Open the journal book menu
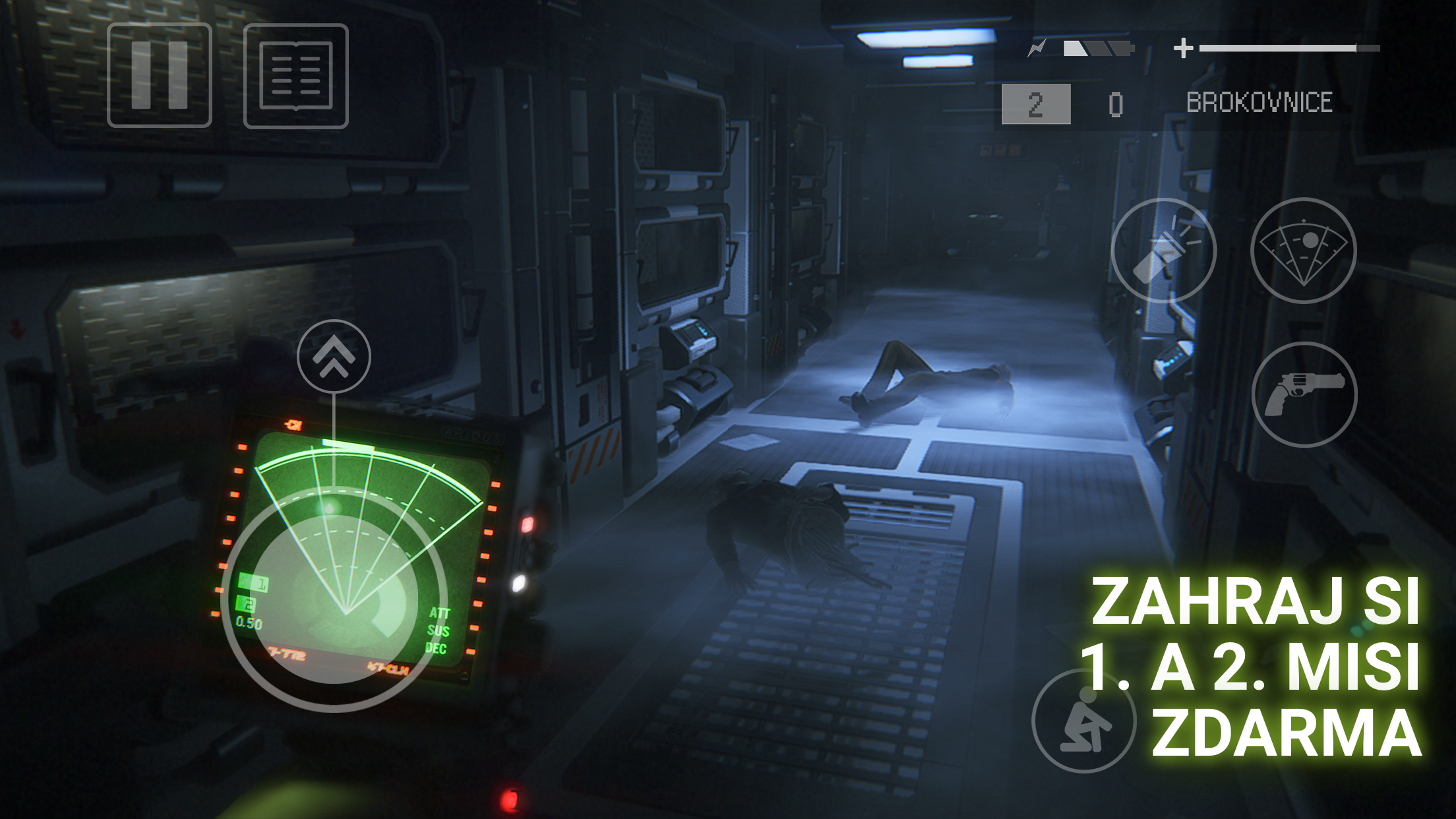This screenshot has height=819, width=1456. pyautogui.click(x=296, y=76)
